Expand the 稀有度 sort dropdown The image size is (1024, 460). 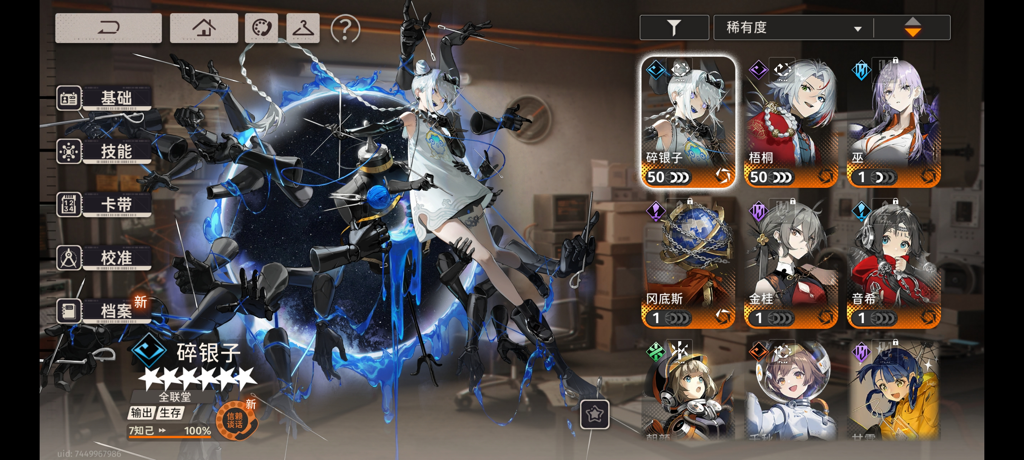click(792, 28)
